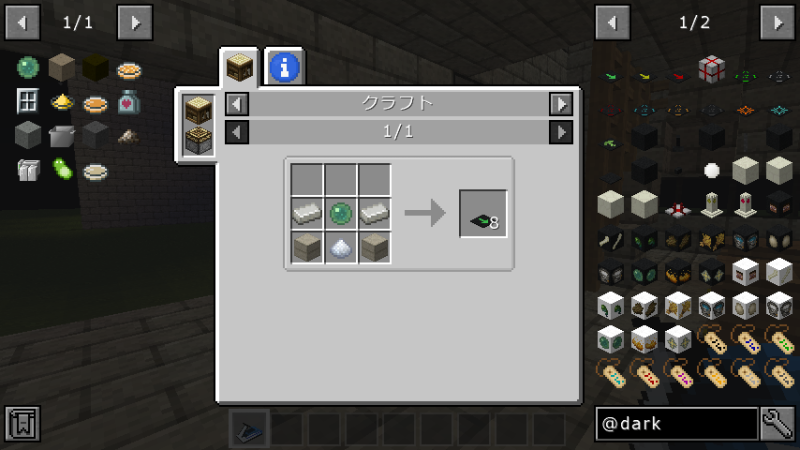Click the crafting table catalyst icon

click(198, 110)
